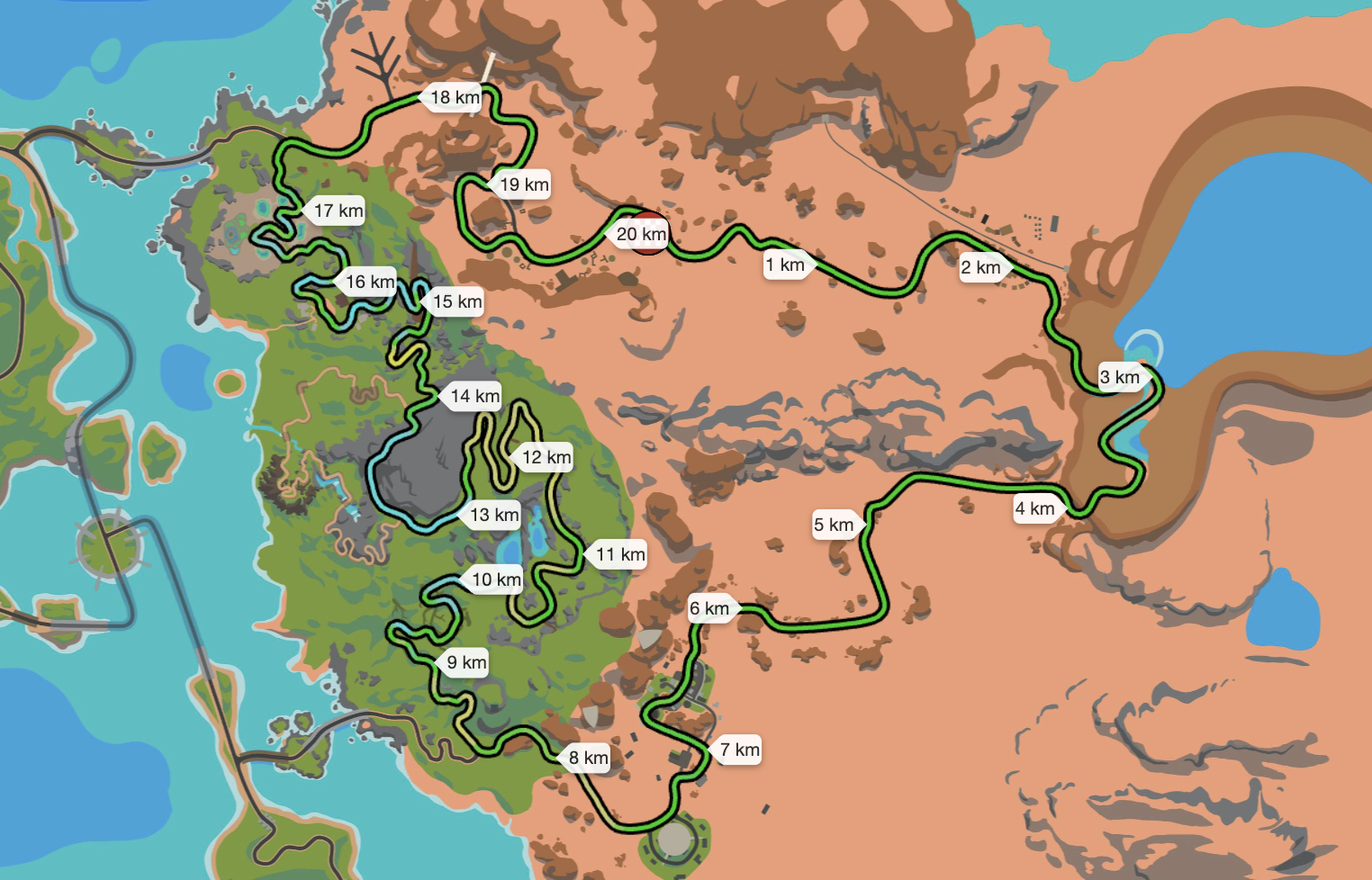Select the 13 km route marker

pyautogui.click(x=494, y=515)
